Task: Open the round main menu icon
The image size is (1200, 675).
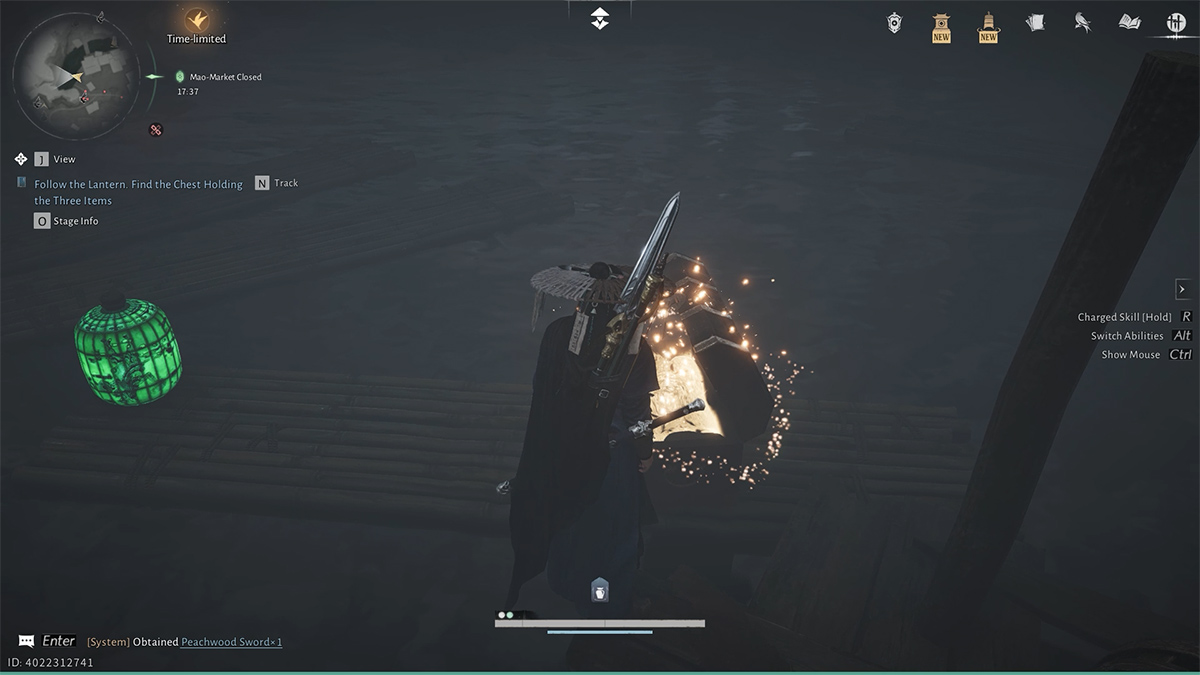Action: click(x=1176, y=22)
